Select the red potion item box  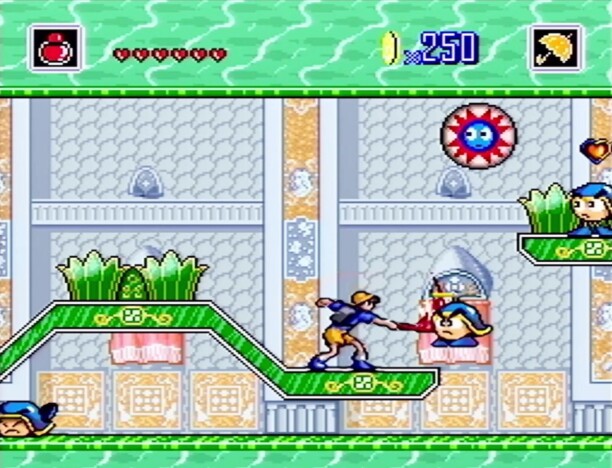pos(55,48)
